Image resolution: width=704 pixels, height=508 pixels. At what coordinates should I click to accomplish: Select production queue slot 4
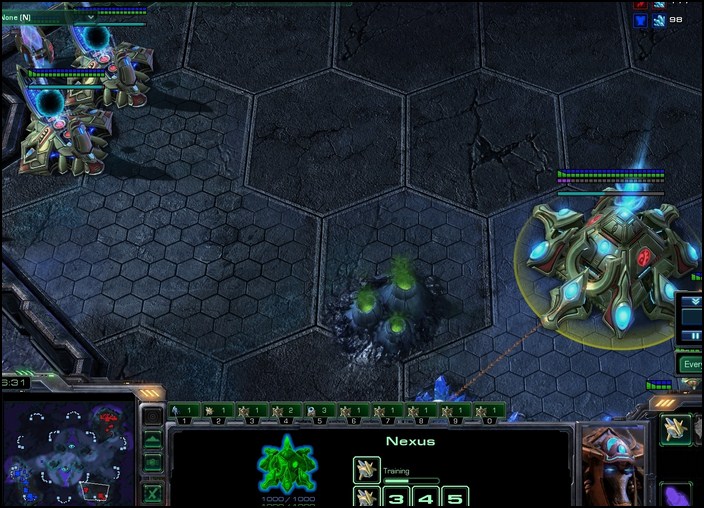425,497
